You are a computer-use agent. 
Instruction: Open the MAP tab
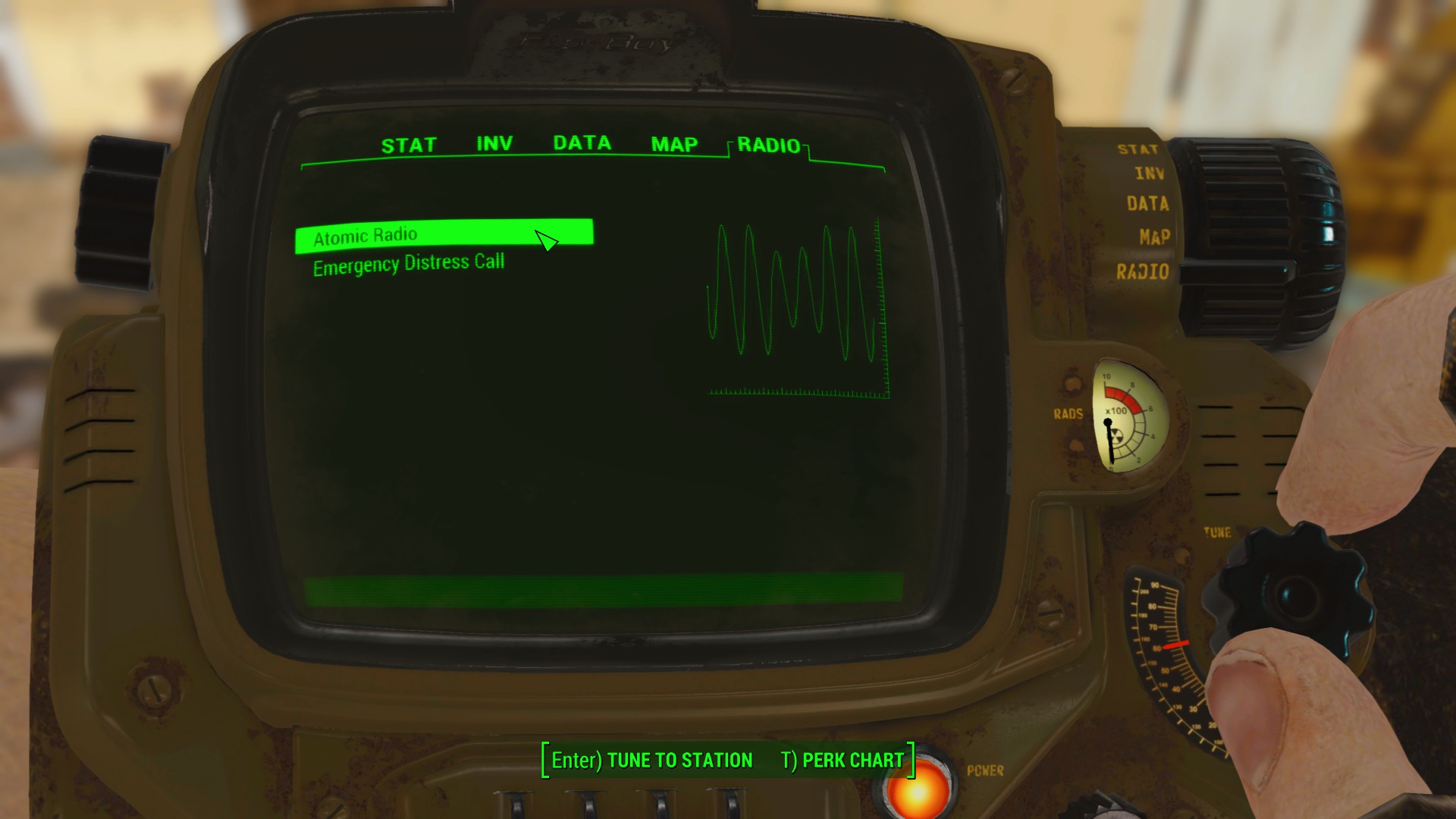[673, 143]
